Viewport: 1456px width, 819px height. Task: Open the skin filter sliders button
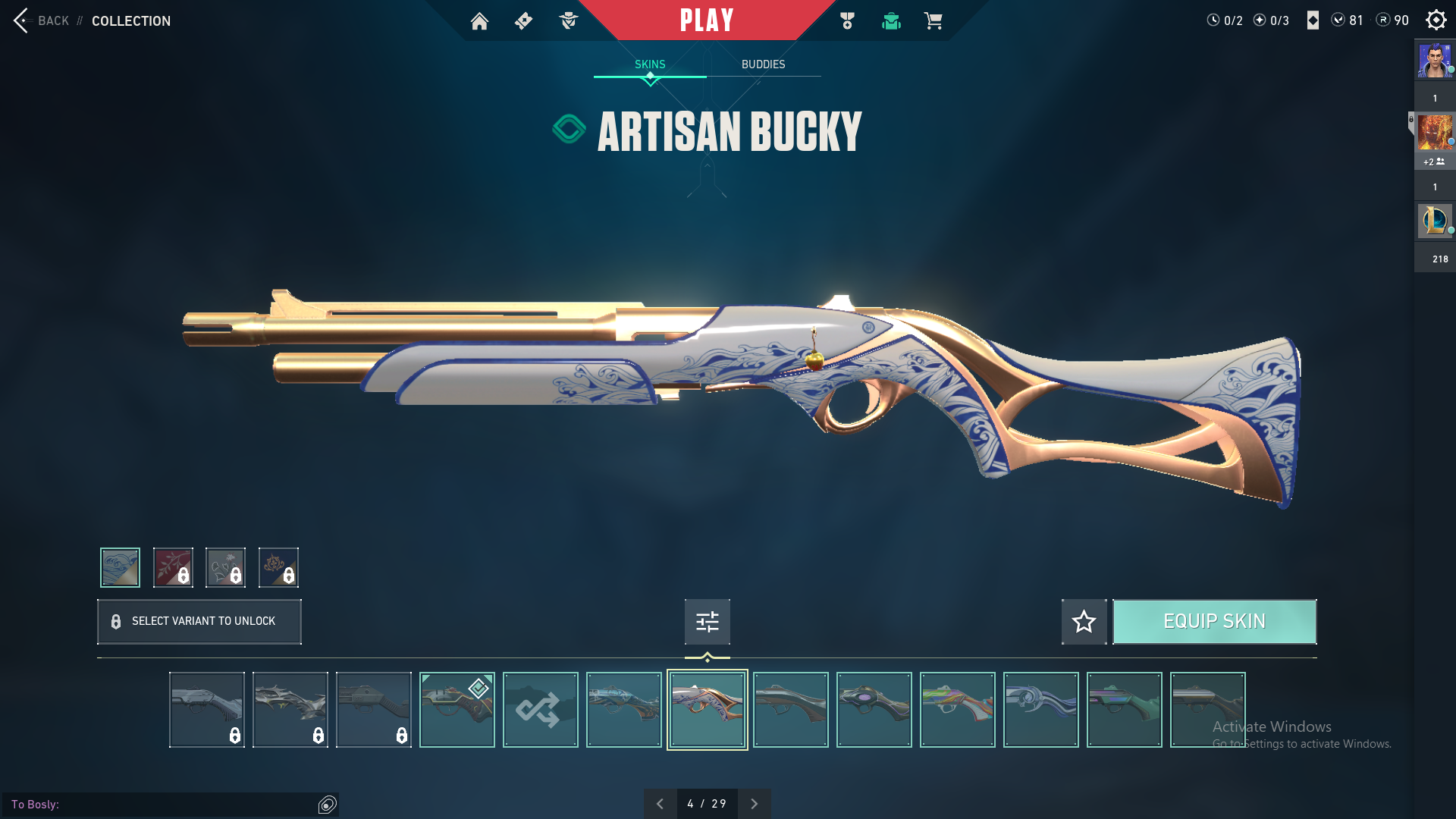707,622
